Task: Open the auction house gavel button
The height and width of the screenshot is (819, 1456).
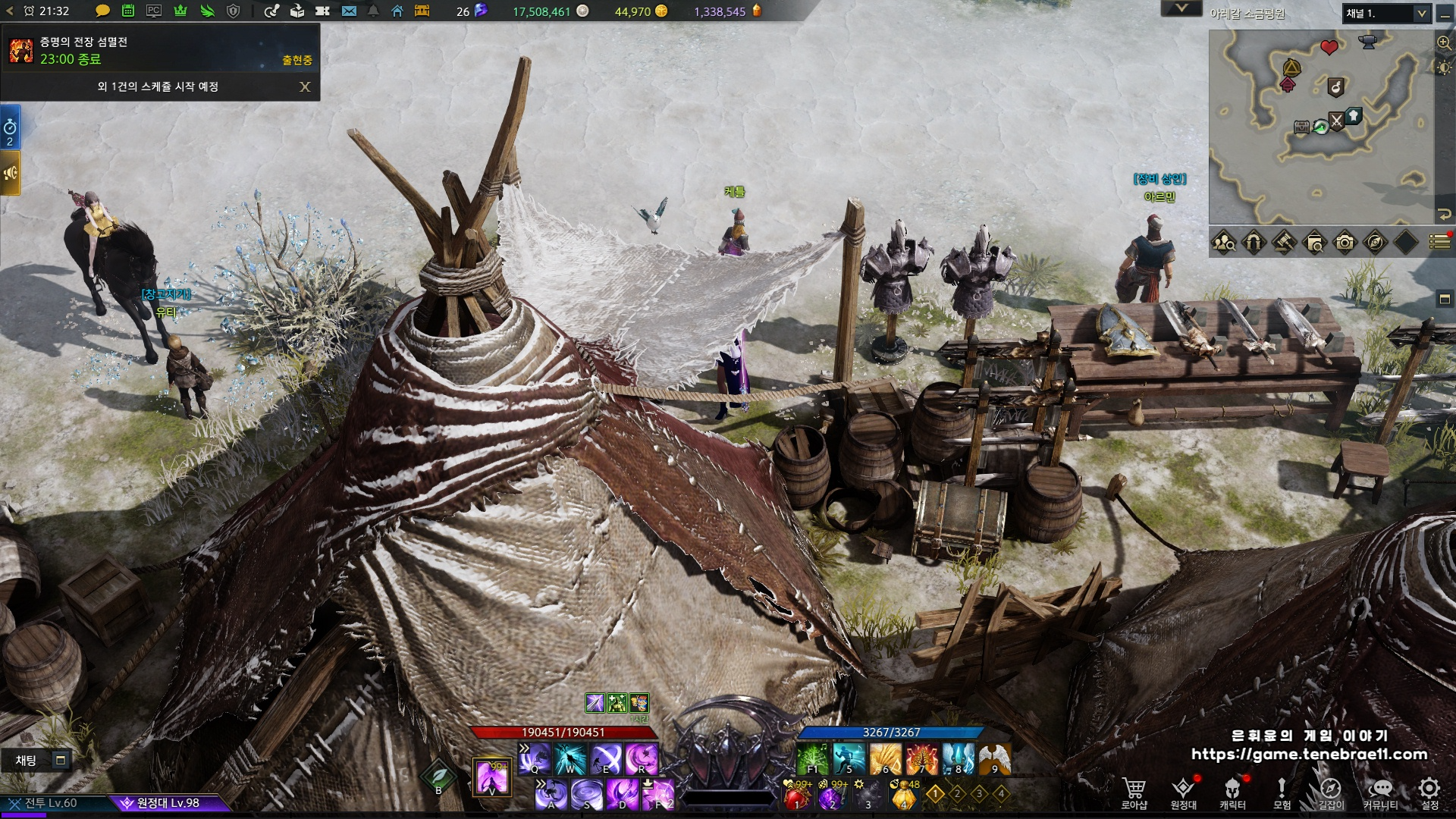Action: click(1284, 243)
